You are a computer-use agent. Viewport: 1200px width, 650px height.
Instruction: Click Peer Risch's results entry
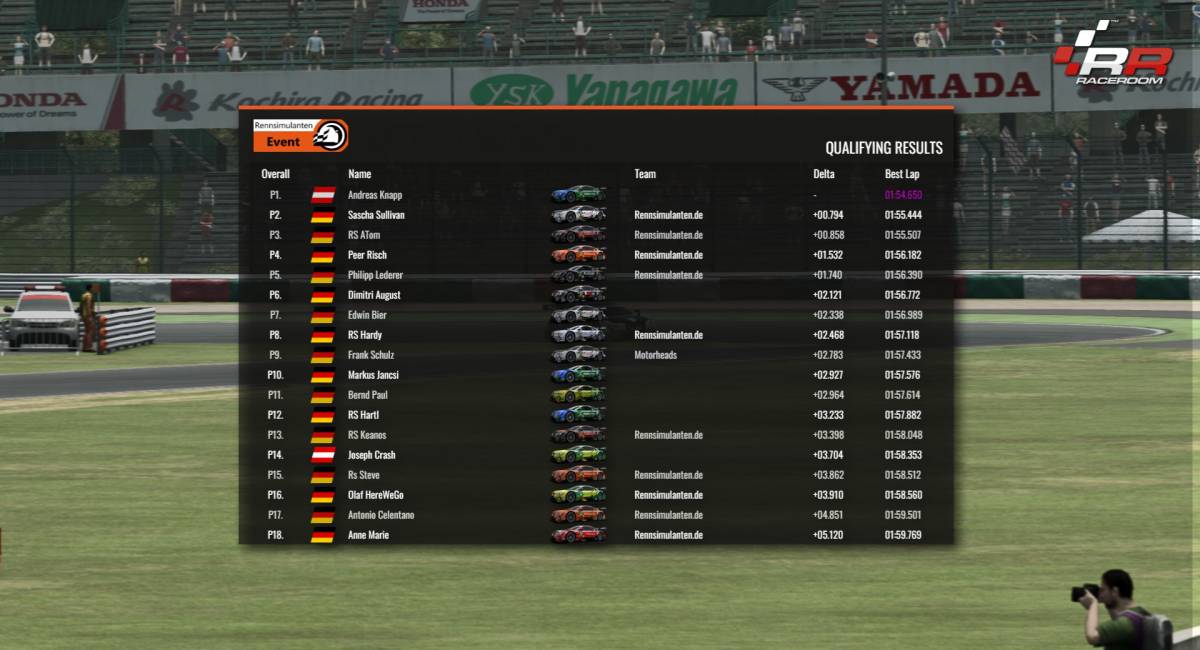point(367,255)
